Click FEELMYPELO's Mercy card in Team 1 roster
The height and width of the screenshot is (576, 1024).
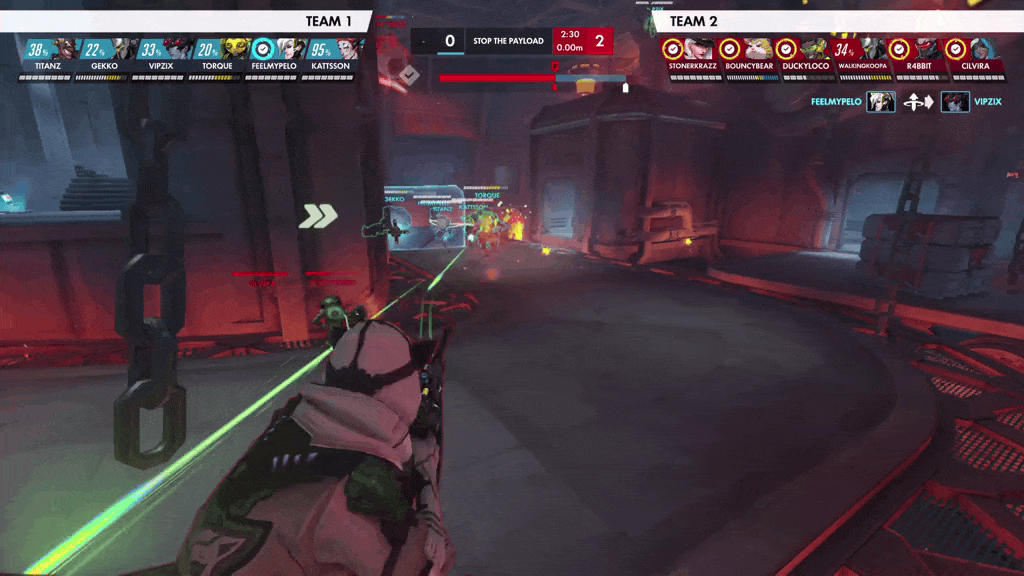pos(275,52)
